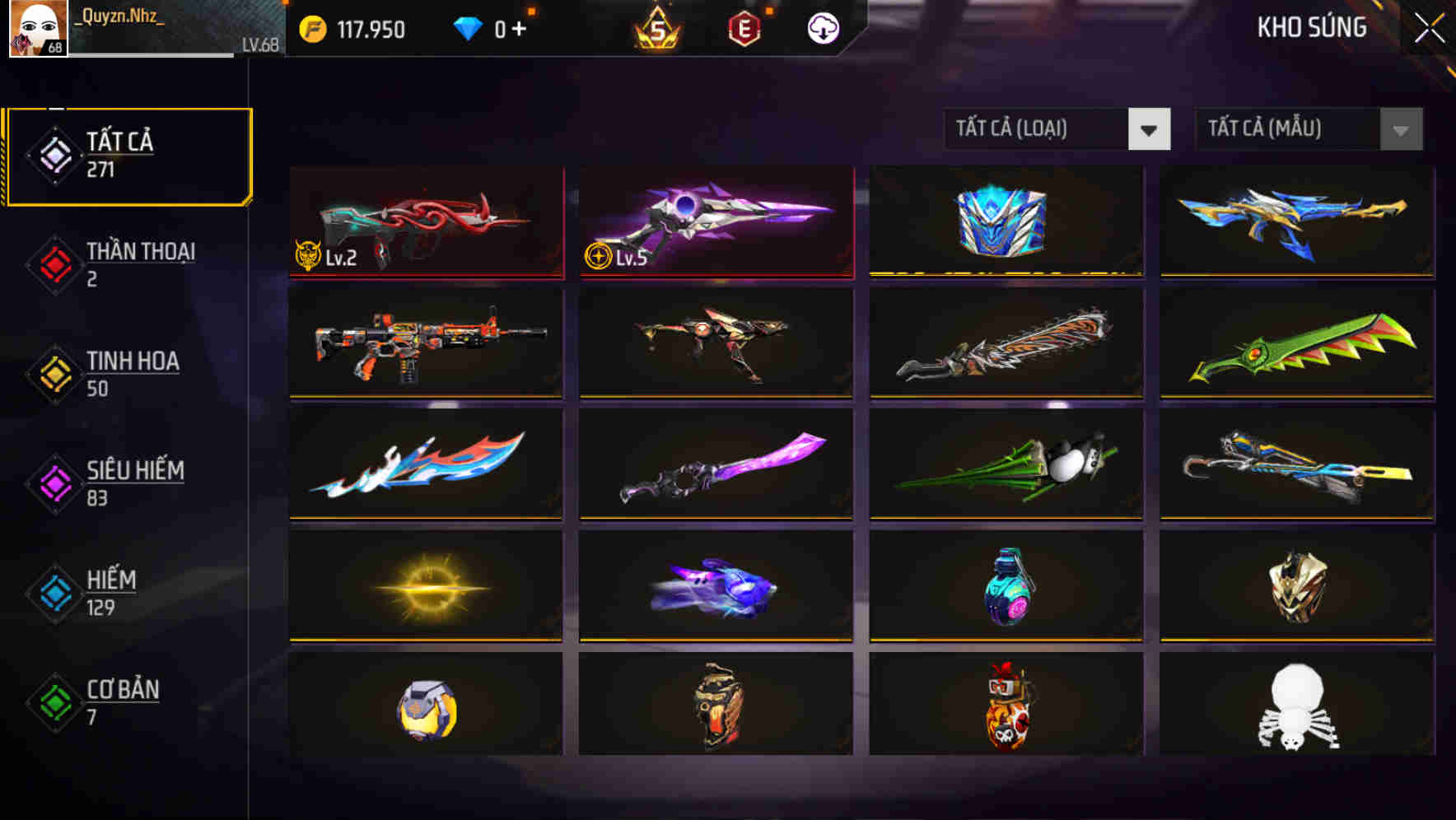Select the CƠ BẢN green rarity icon
This screenshot has height=820, width=1456.
pyautogui.click(x=54, y=701)
